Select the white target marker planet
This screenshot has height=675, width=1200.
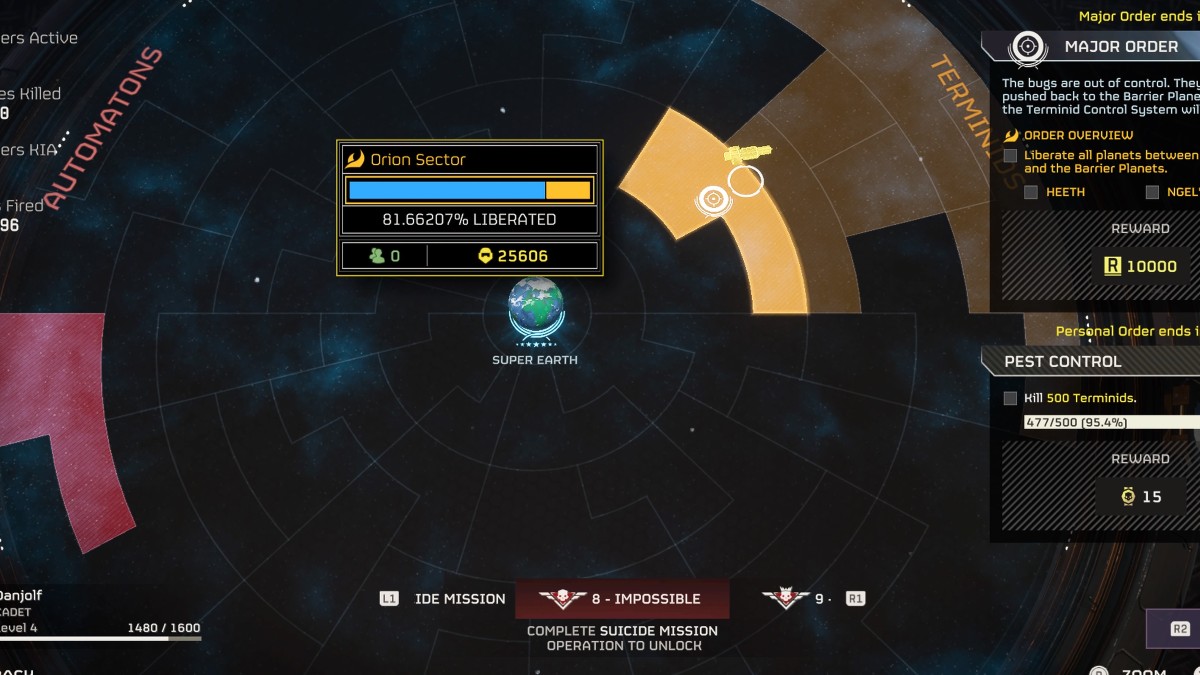click(712, 199)
